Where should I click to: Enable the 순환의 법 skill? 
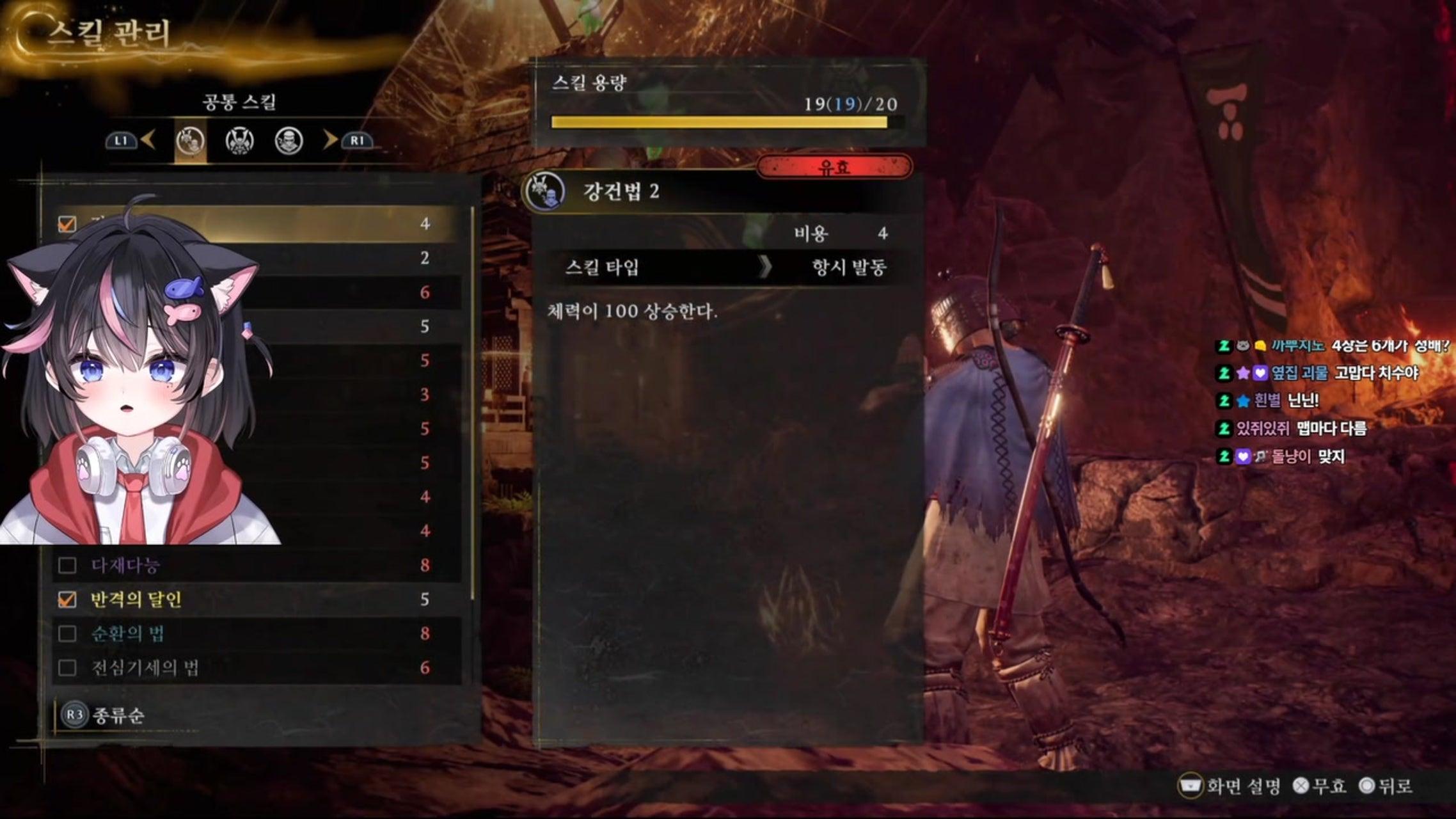tap(67, 633)
